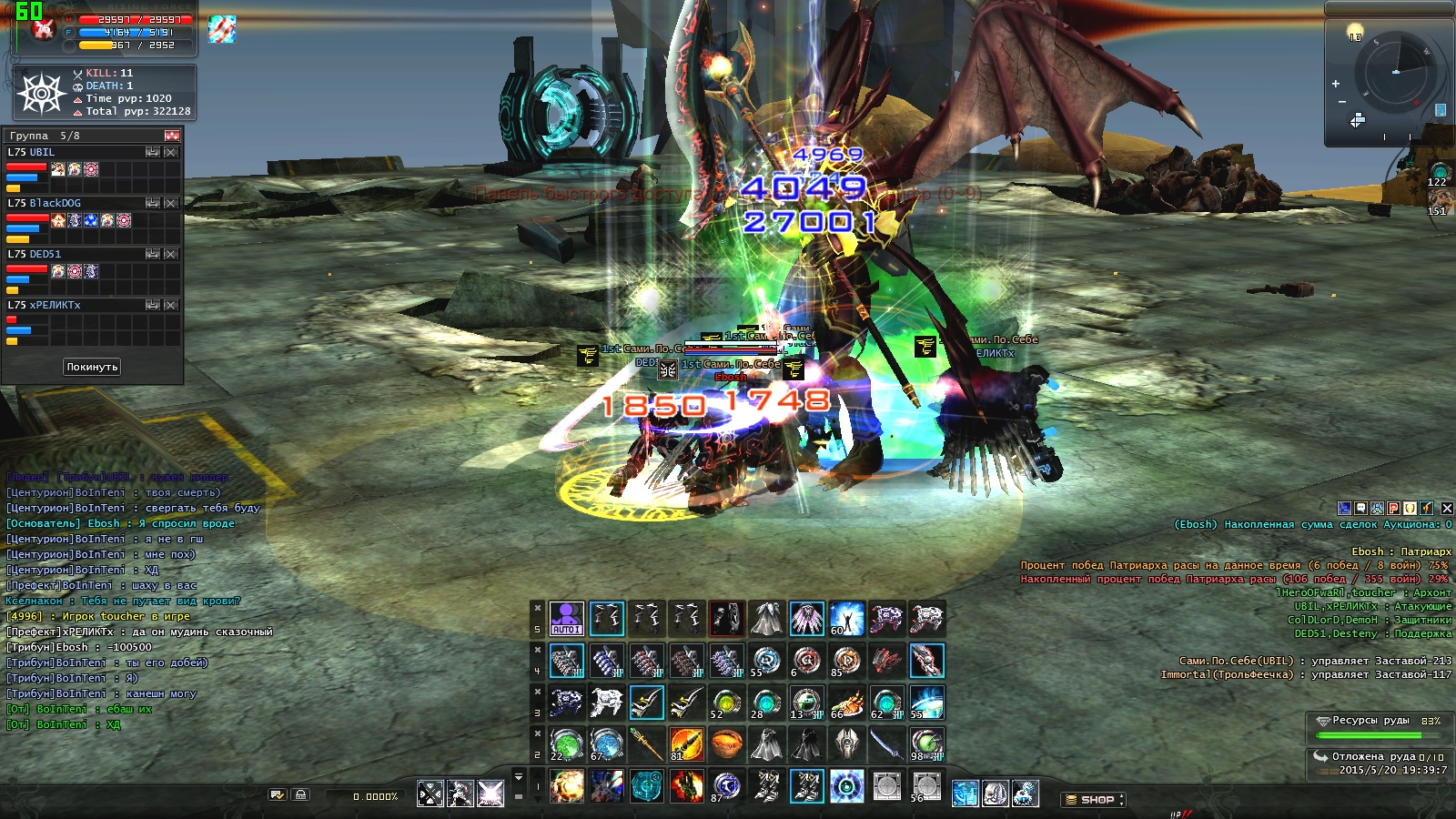Screen dimensions: 1456x819
Task: Use the roasted food item numbered 66
Action: coord(846,703)
